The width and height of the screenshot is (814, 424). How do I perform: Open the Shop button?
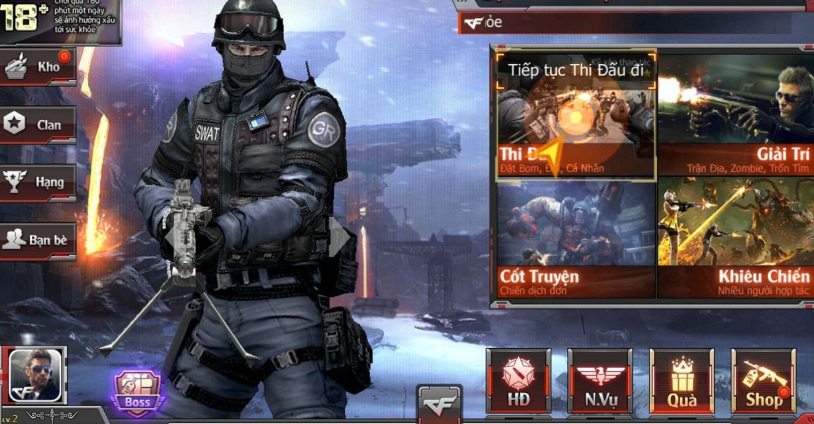tap(763, 381)
